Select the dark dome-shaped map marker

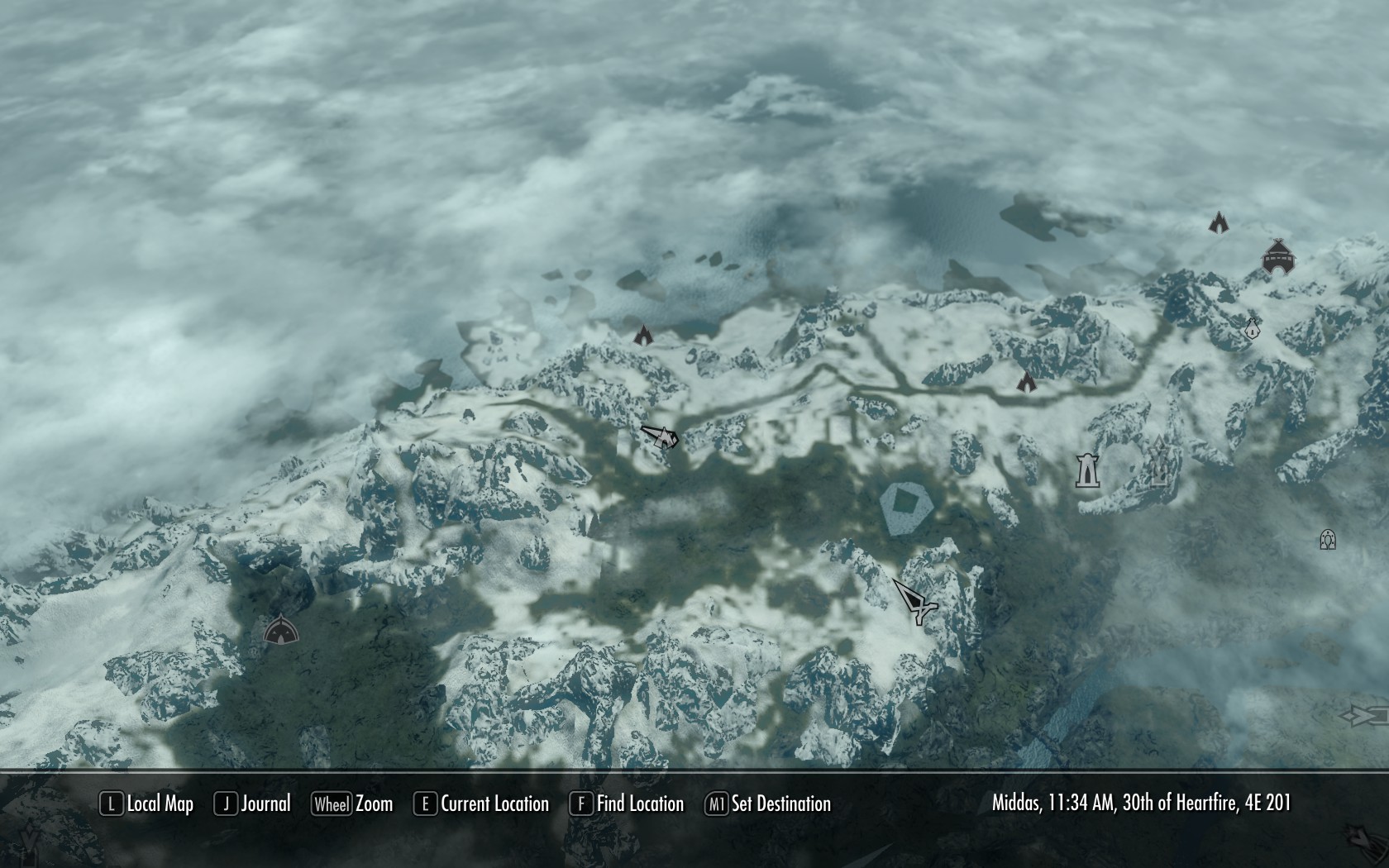point(280,632)
